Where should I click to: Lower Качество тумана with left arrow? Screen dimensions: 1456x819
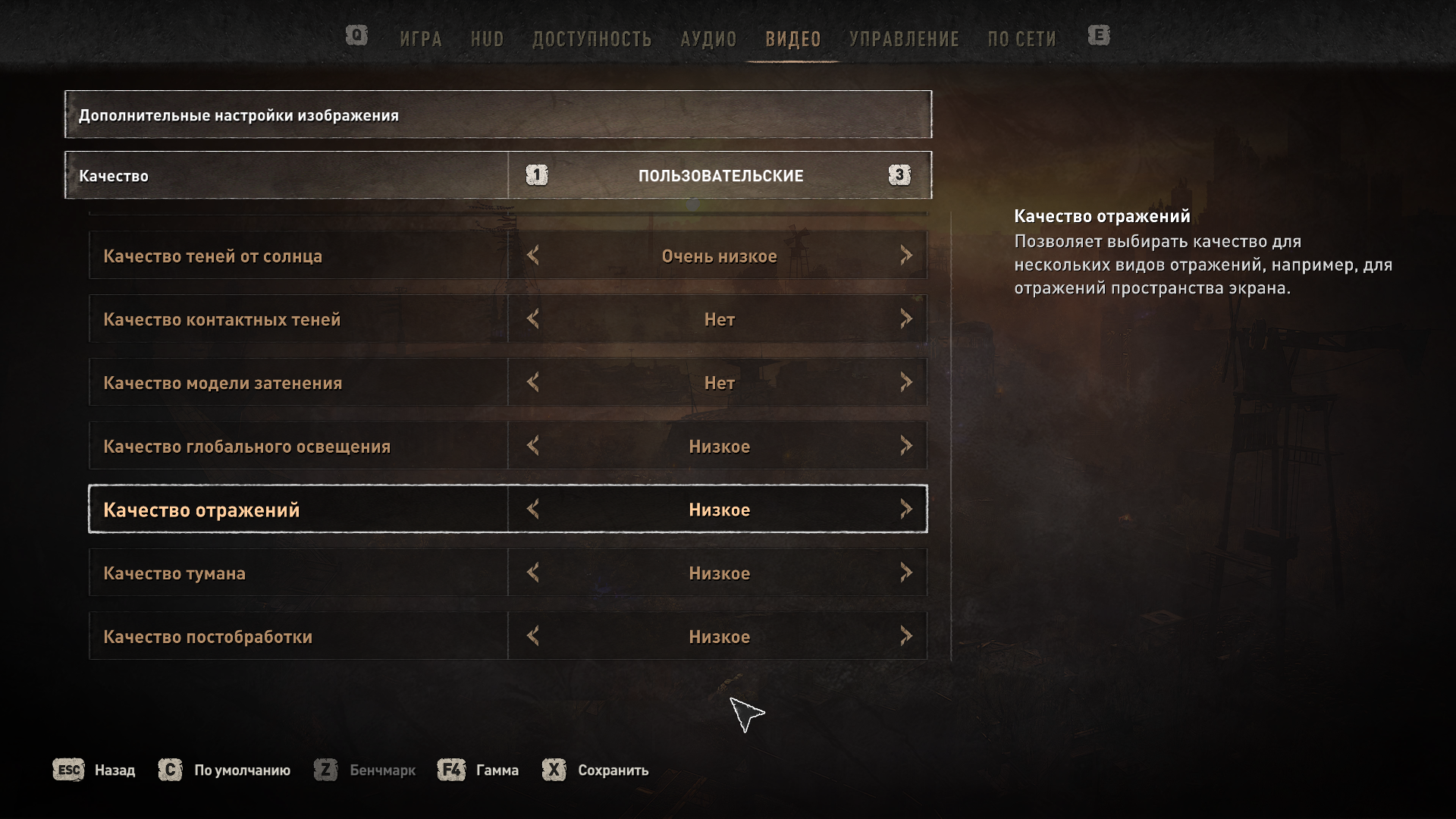pos(533,573)
